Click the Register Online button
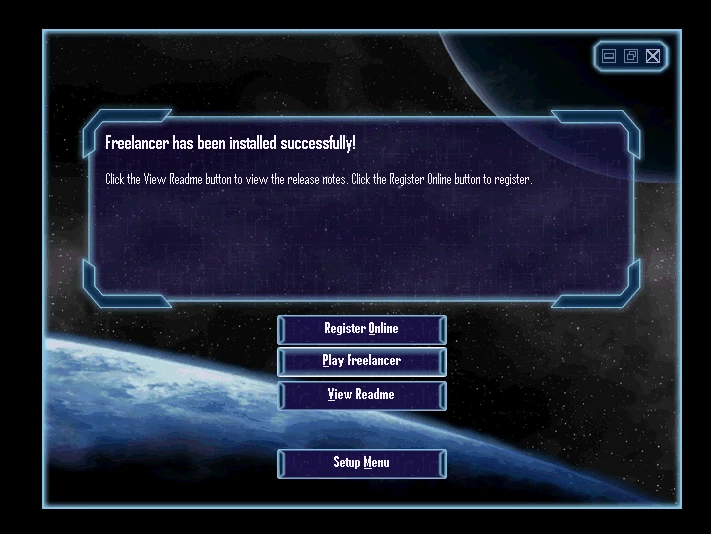 pos(361,329)
